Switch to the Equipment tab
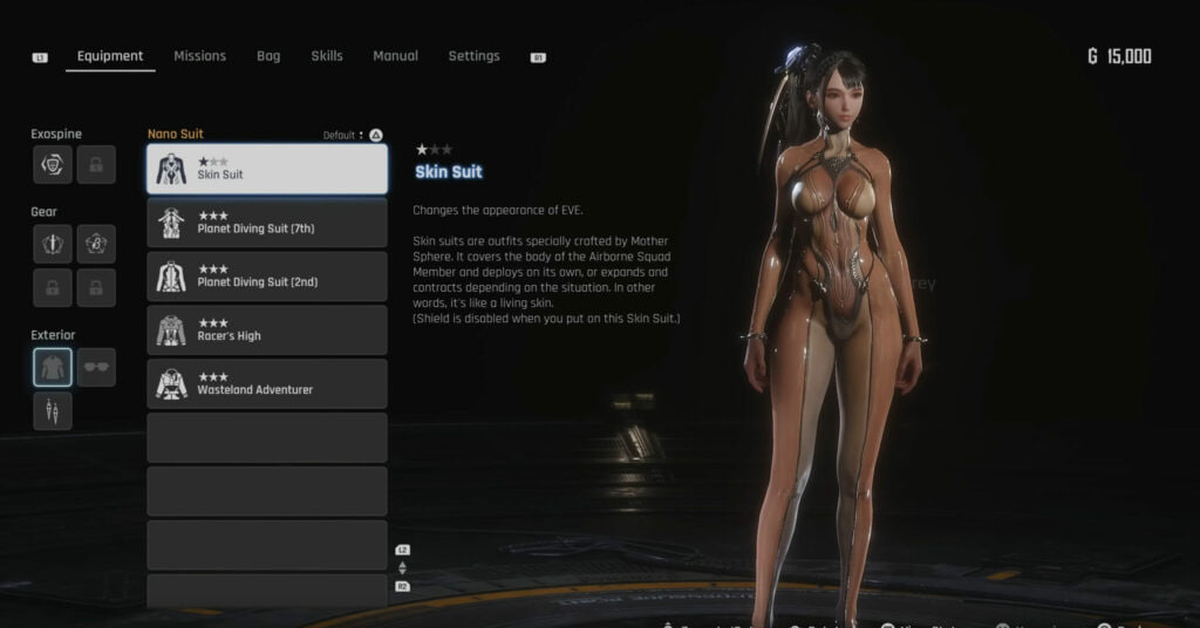The width and height of the screenshot is (1200, 628). 110,56
